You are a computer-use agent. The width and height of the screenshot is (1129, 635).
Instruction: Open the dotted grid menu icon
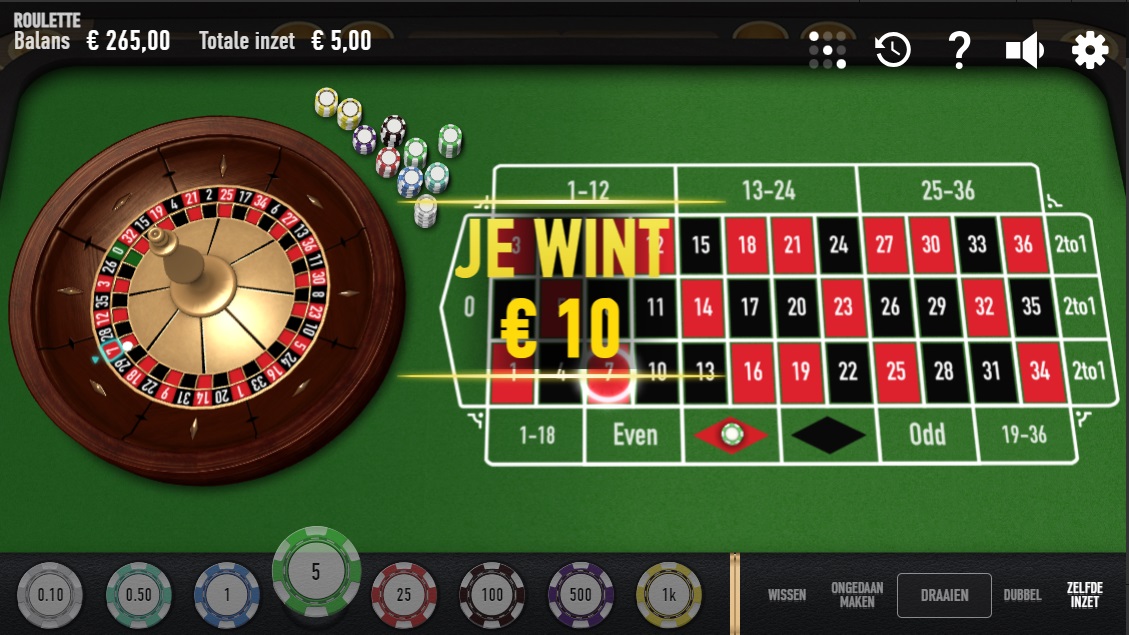[x=828, y=50]
